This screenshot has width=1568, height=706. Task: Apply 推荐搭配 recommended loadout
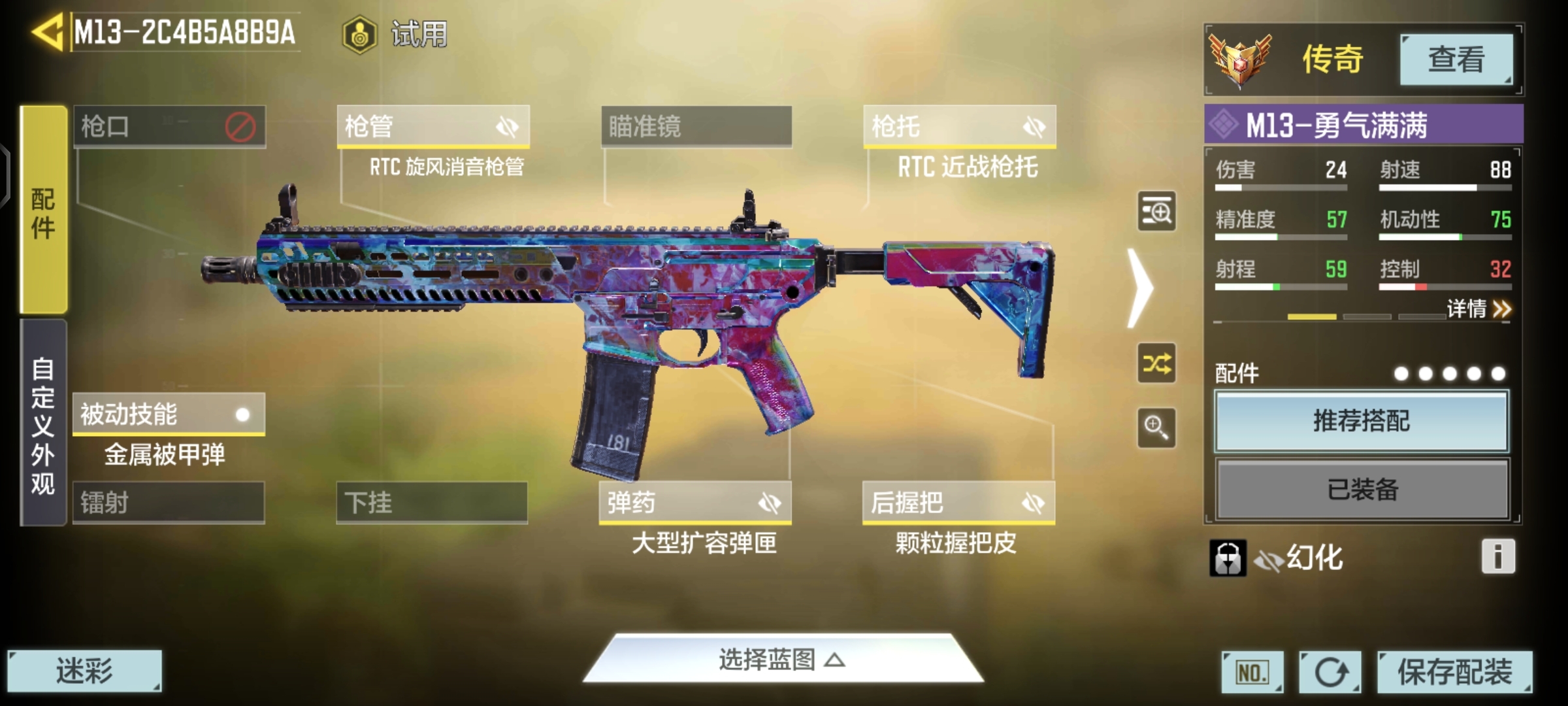tap(1362, 421)
